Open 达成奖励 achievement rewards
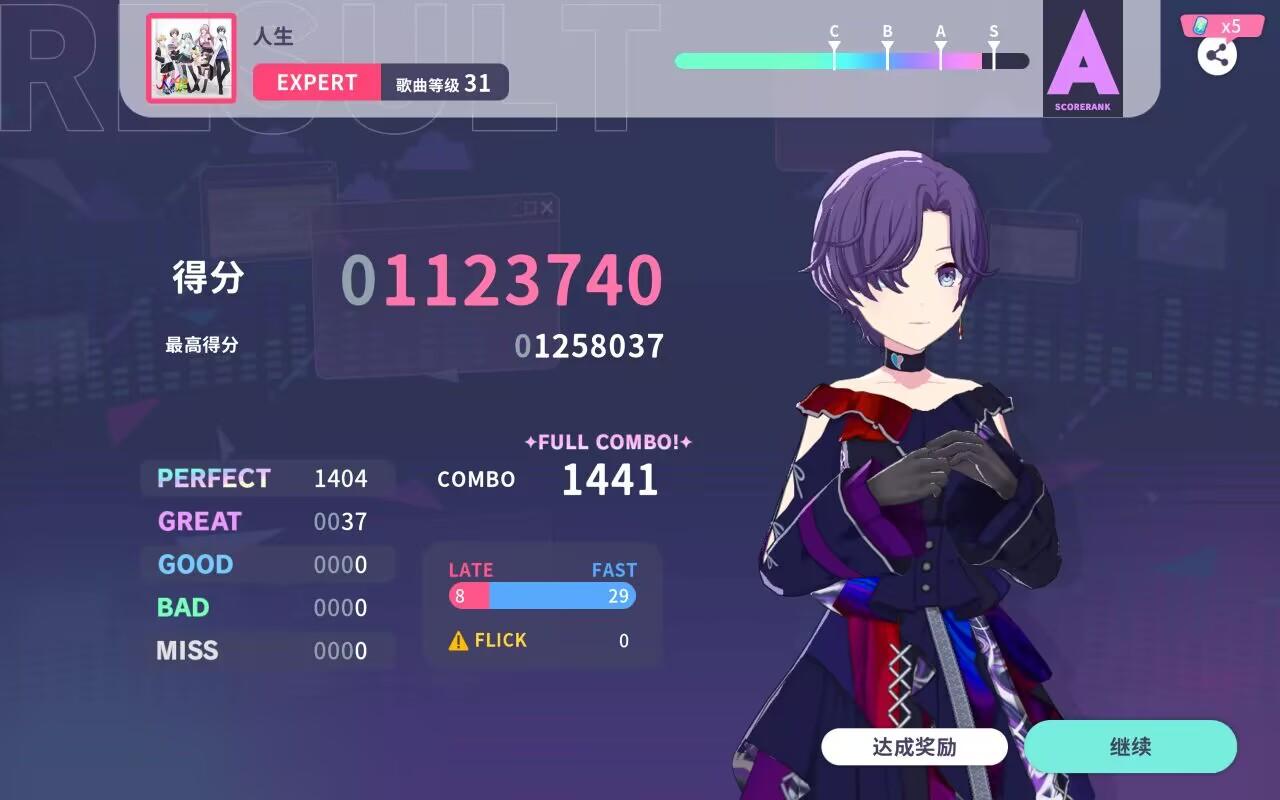This screenshot has width=1280, height=800. pyautogui.click(x=913, y=746)
